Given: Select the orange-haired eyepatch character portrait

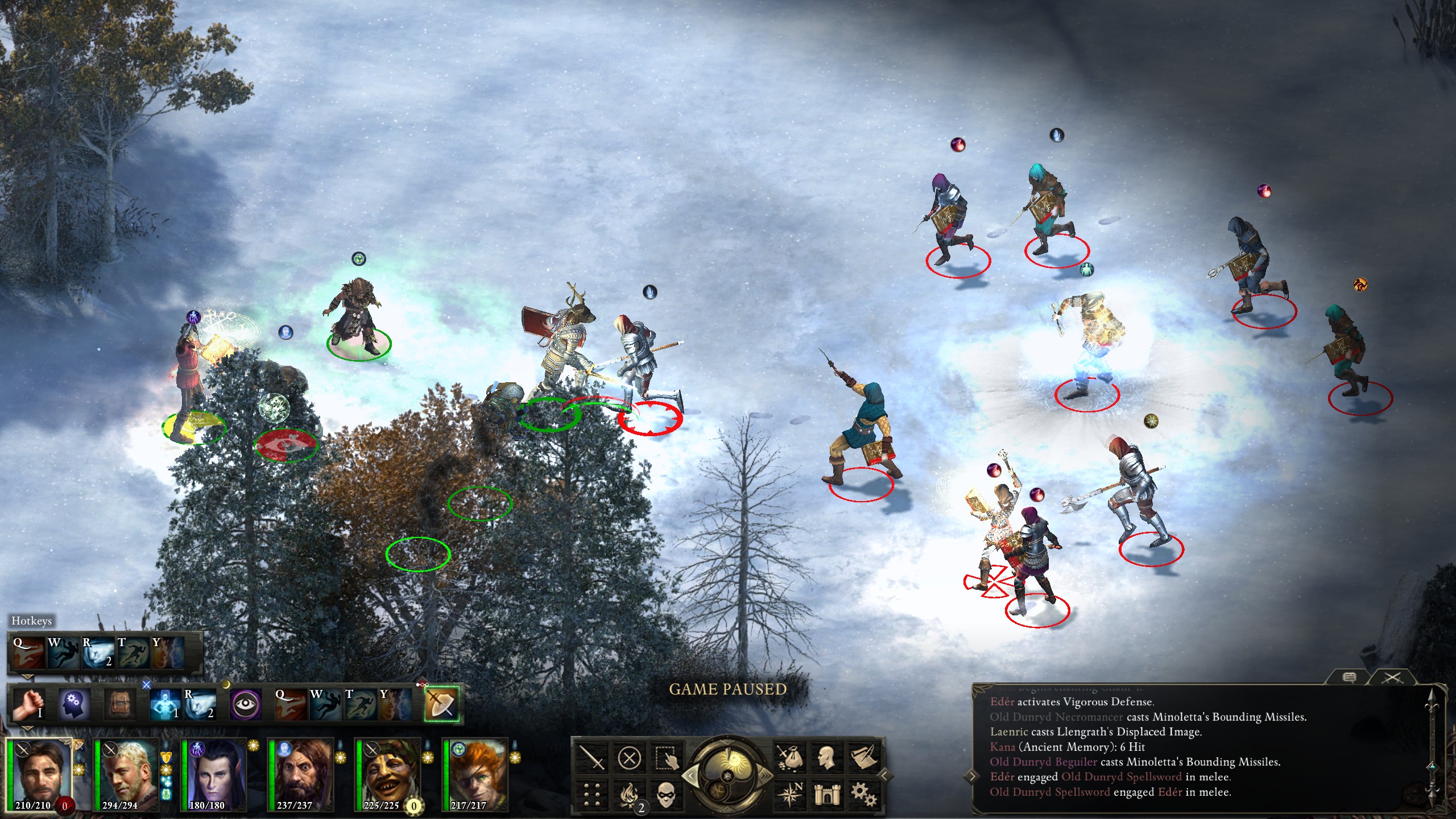Looking at the screenshot, I should tap(475, 773).
